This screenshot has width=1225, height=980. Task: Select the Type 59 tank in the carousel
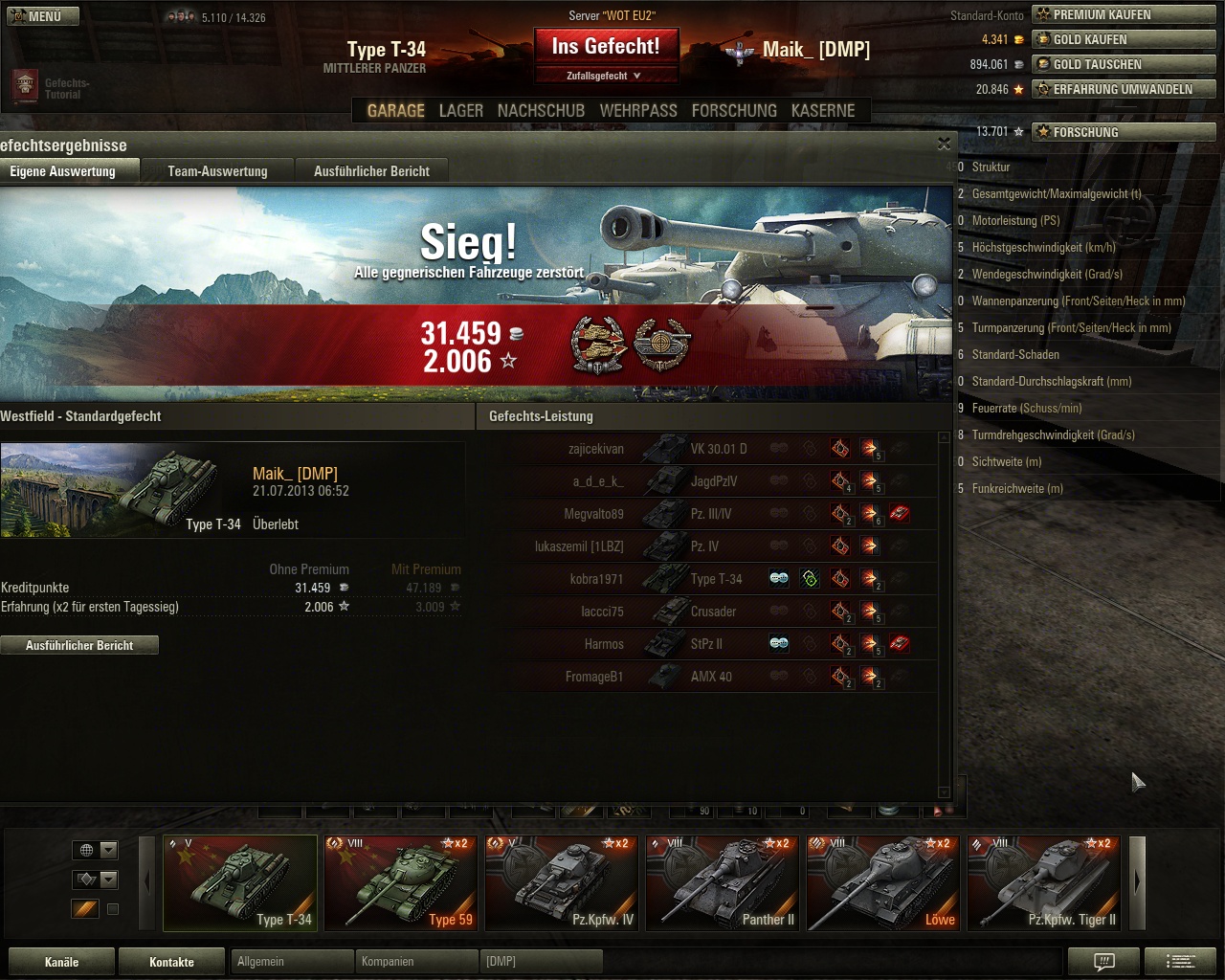pos(401,882)
